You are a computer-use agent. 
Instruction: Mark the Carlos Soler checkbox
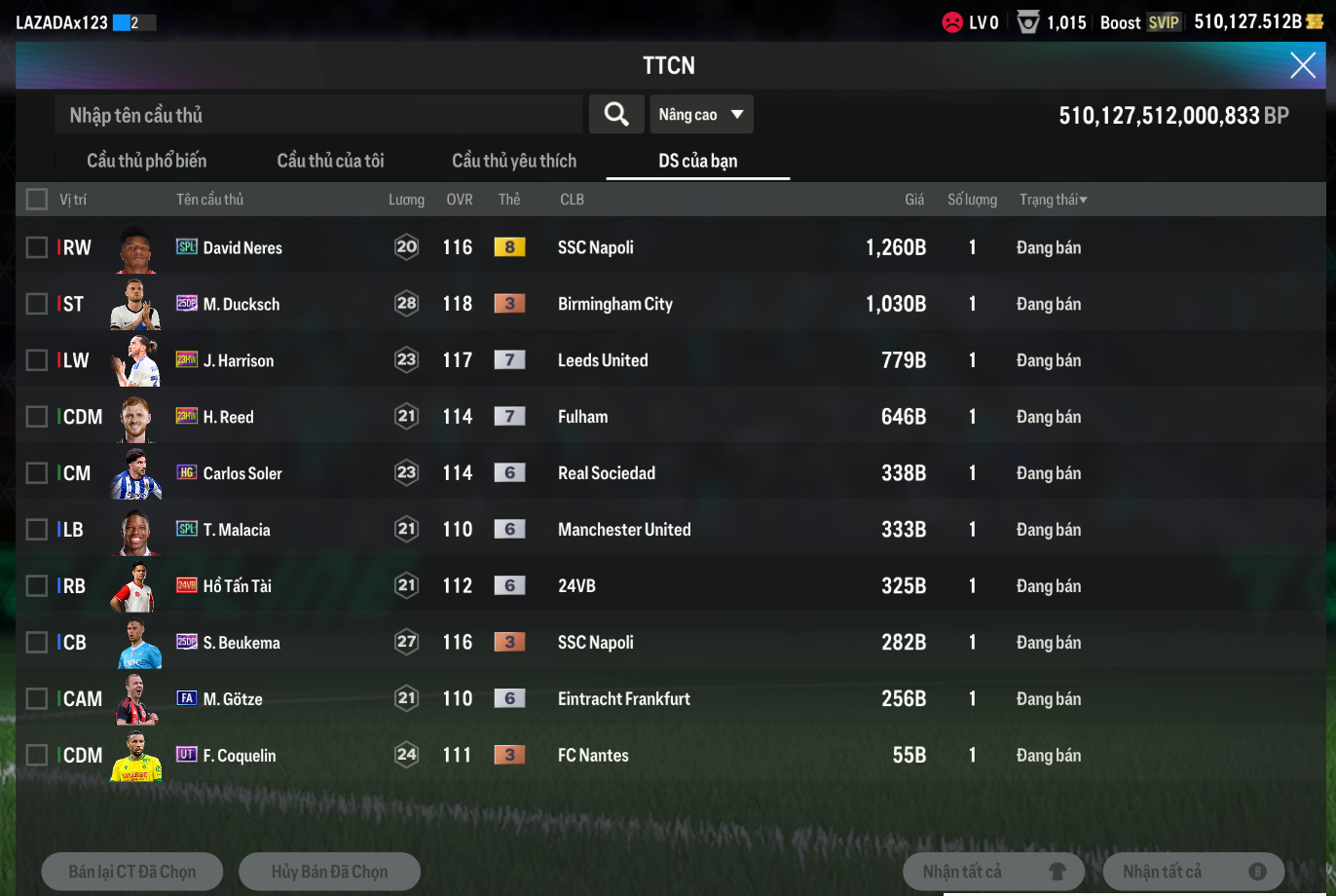pos(37,473)
